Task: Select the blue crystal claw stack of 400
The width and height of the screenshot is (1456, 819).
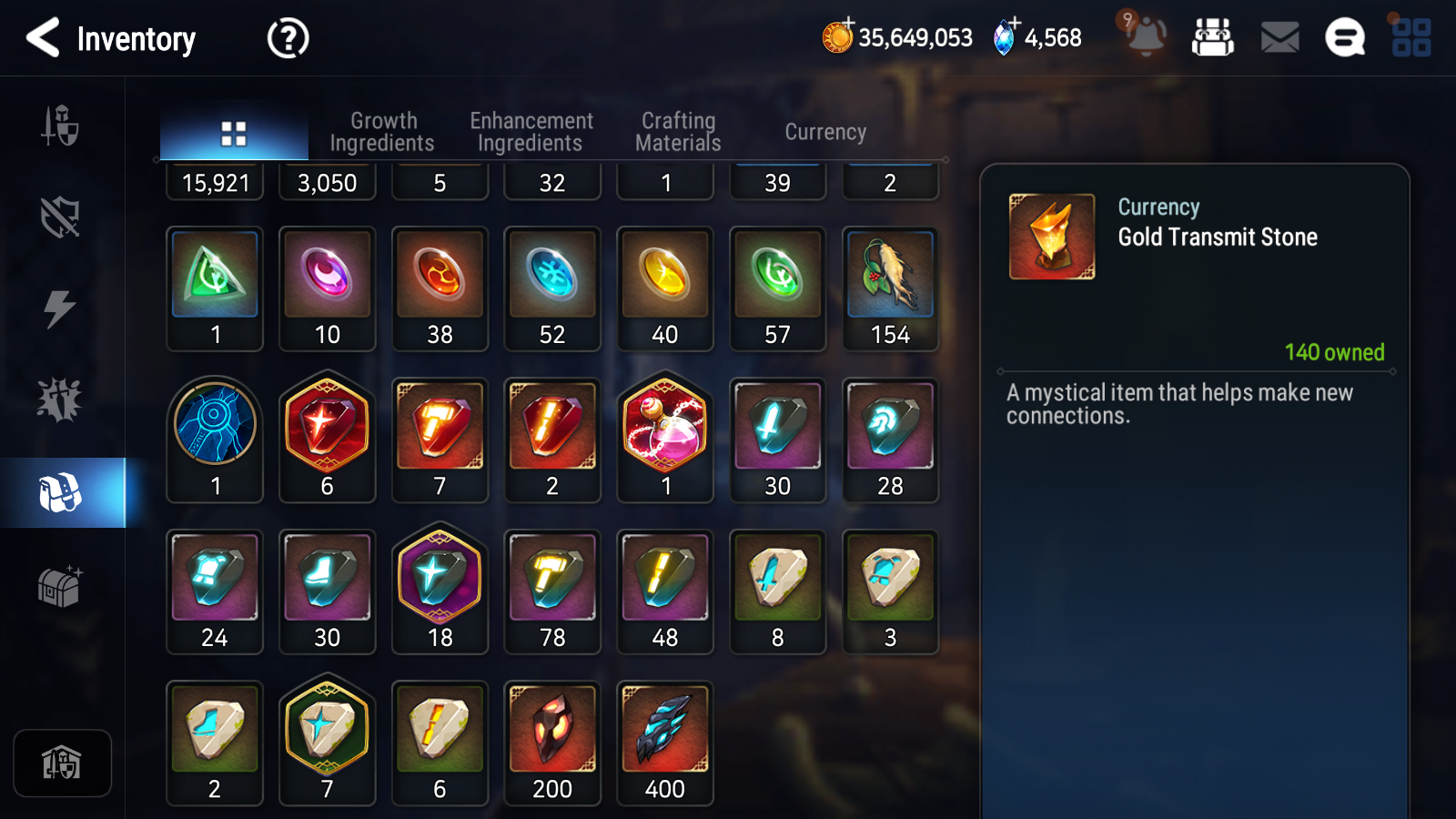Action: (x=665, y=742)
